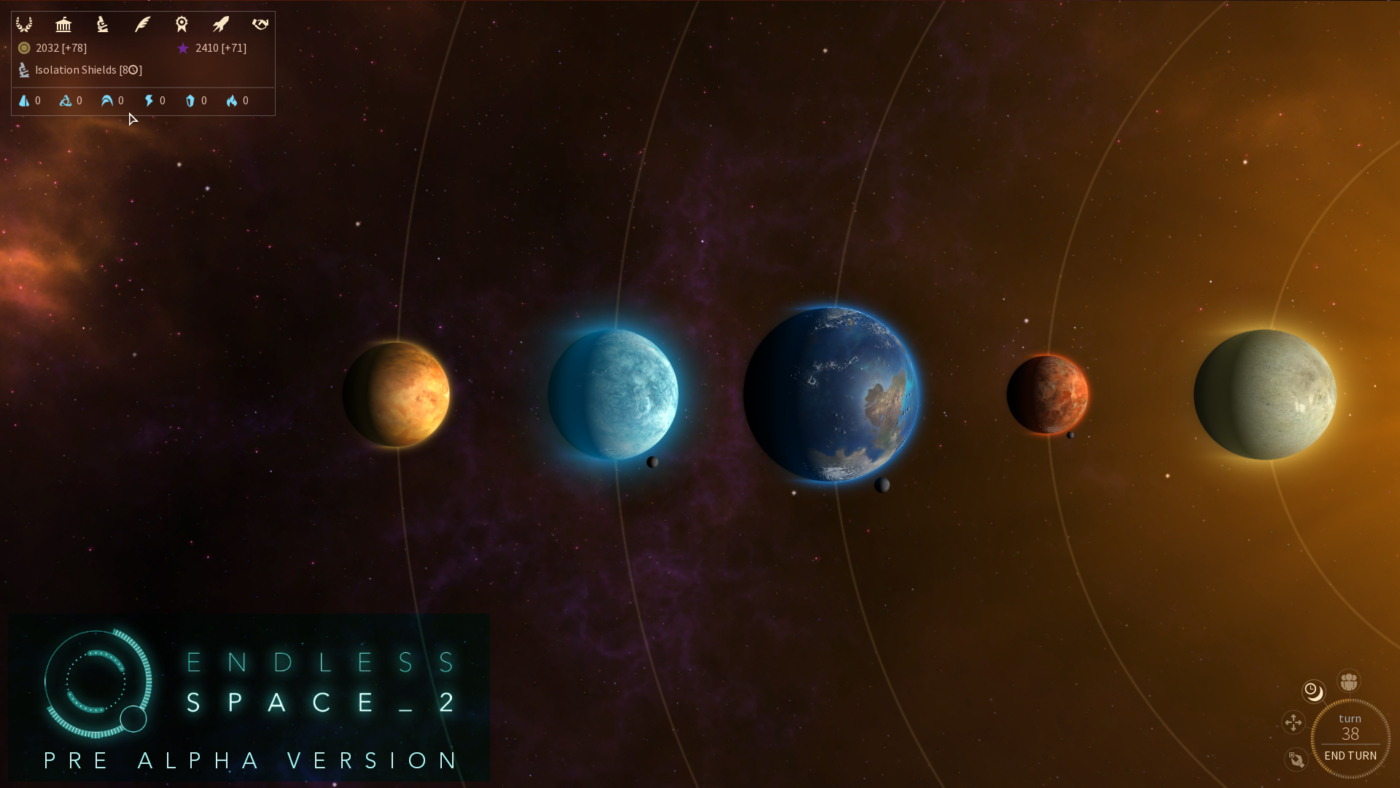This screenshot has height=788, width=1400.
Task: Click the diplomacy people icon near End Turn
Action: (1348, 680)
